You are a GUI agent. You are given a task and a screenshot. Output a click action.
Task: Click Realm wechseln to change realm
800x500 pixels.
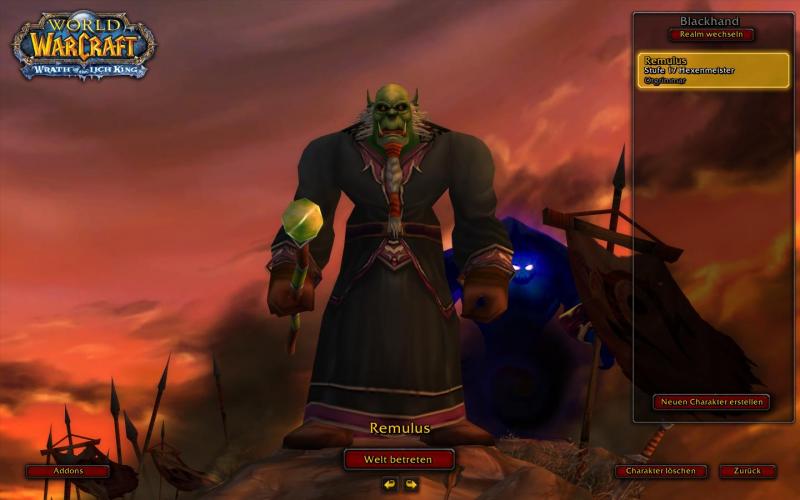coord(712,34)
